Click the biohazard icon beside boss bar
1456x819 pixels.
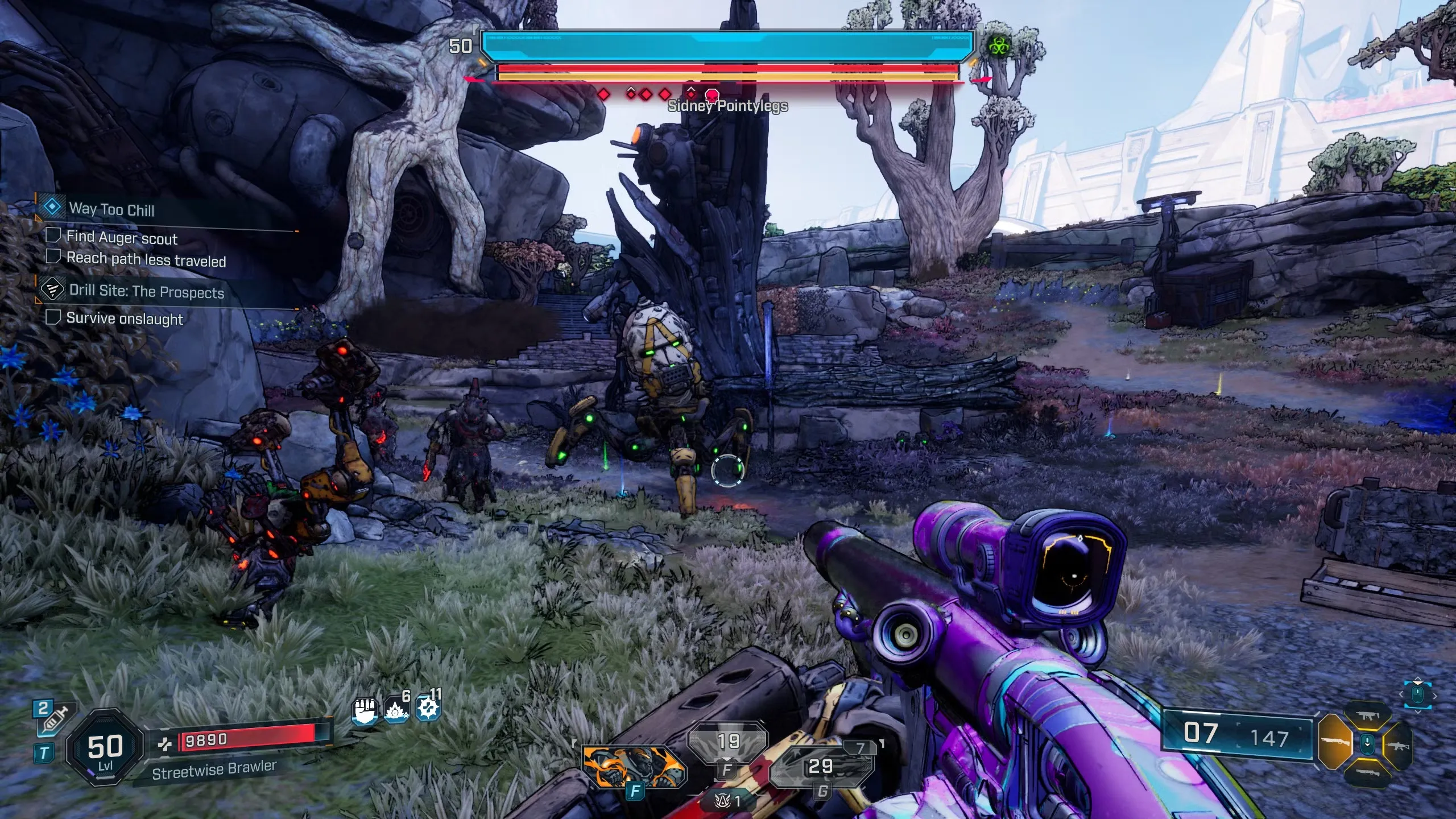(998, 45)
